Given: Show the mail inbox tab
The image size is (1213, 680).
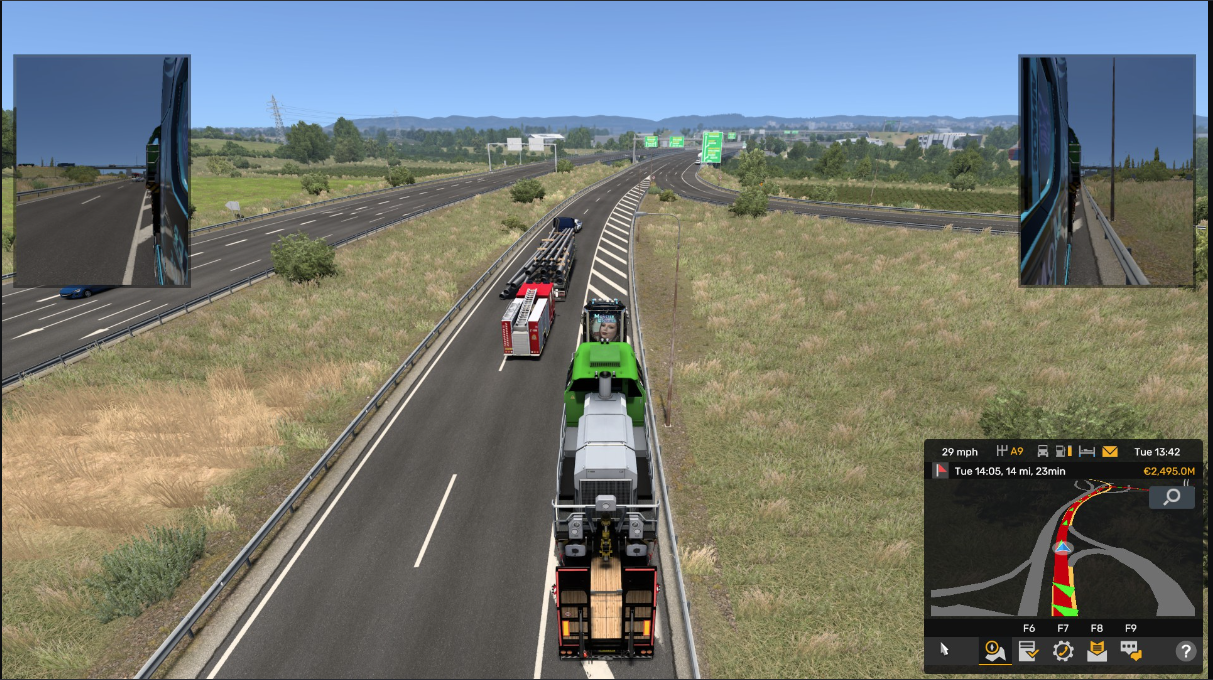Looking at the screenshot, I should (x=1097, y=651).
